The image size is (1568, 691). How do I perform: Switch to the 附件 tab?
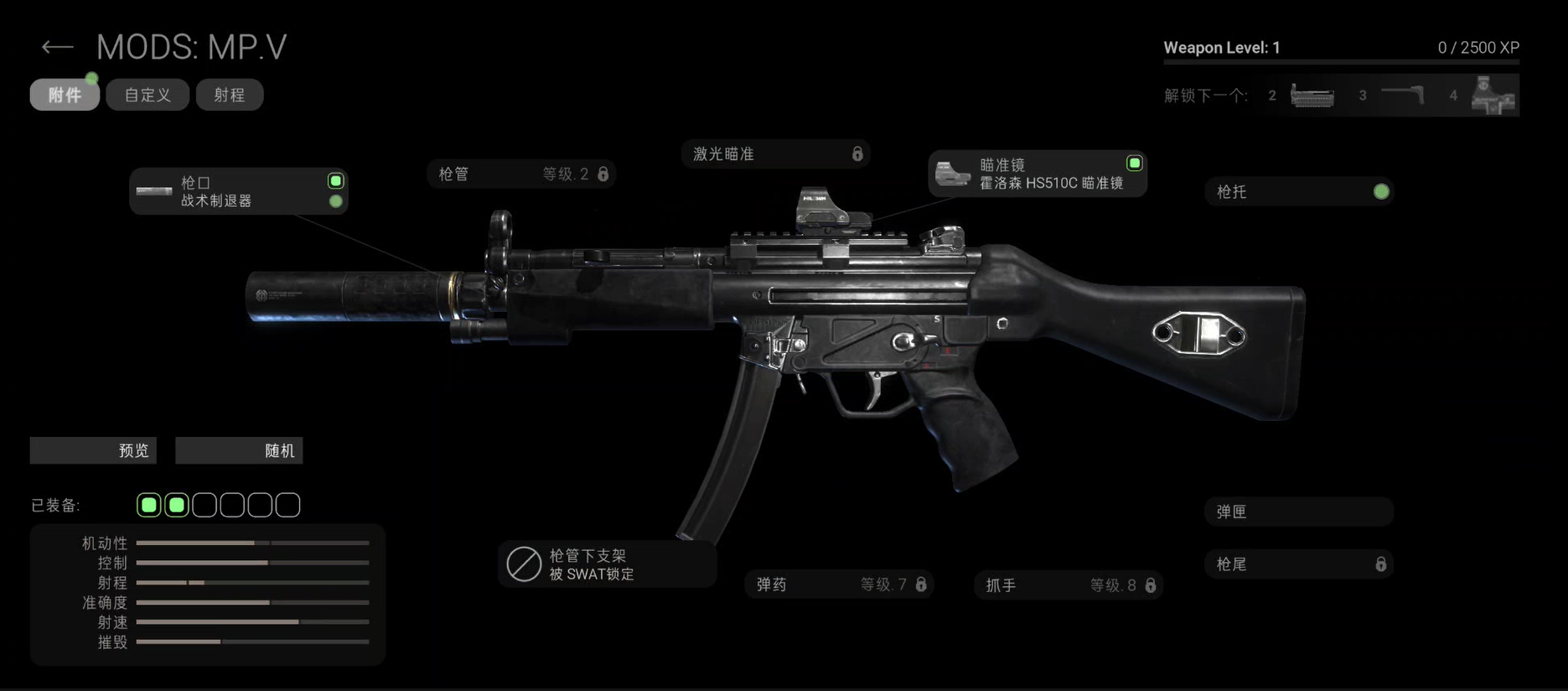click(x=65, y=95)
